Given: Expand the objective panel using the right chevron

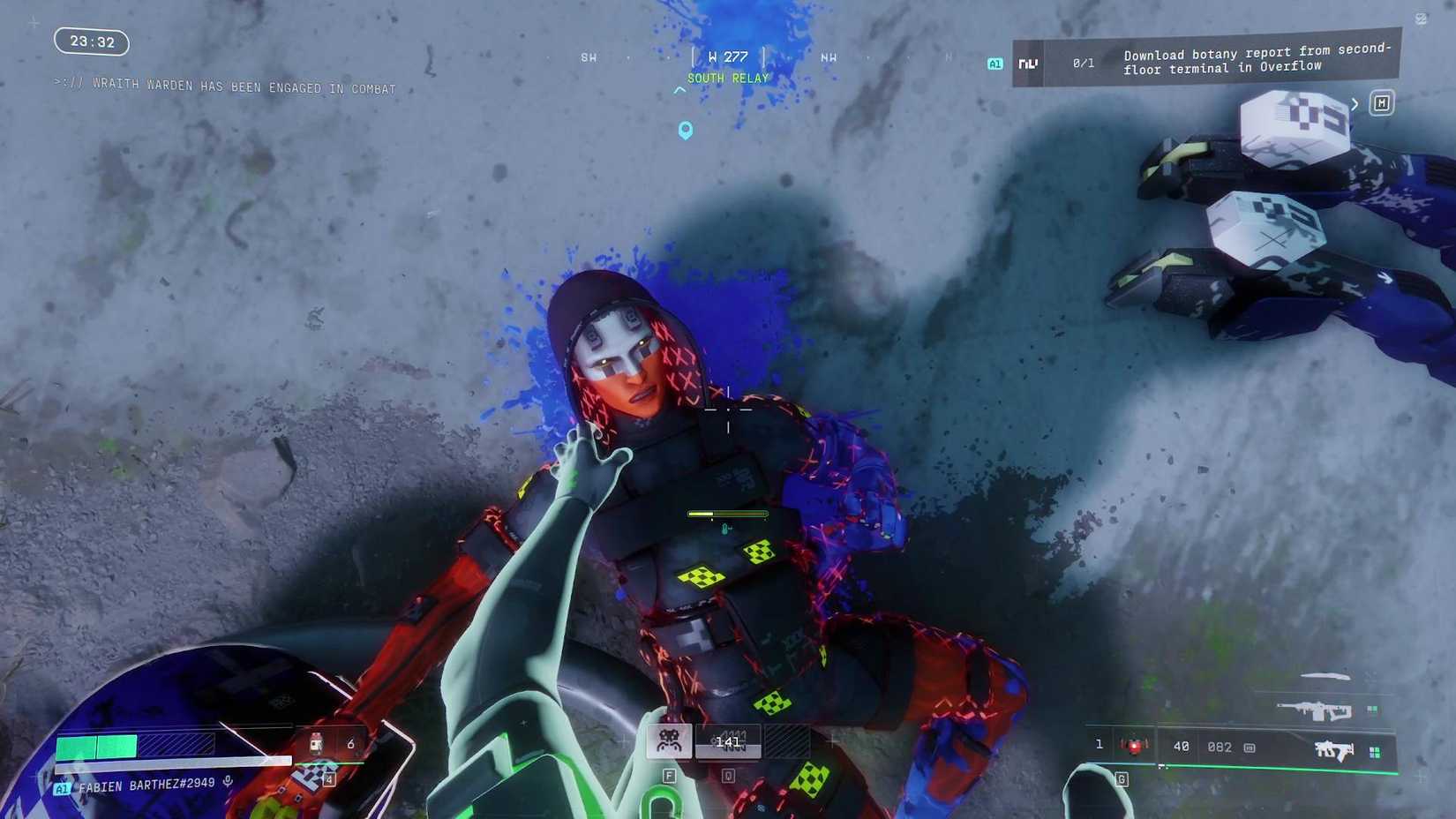Looking at the screenshot, I should click(1355, 103).
